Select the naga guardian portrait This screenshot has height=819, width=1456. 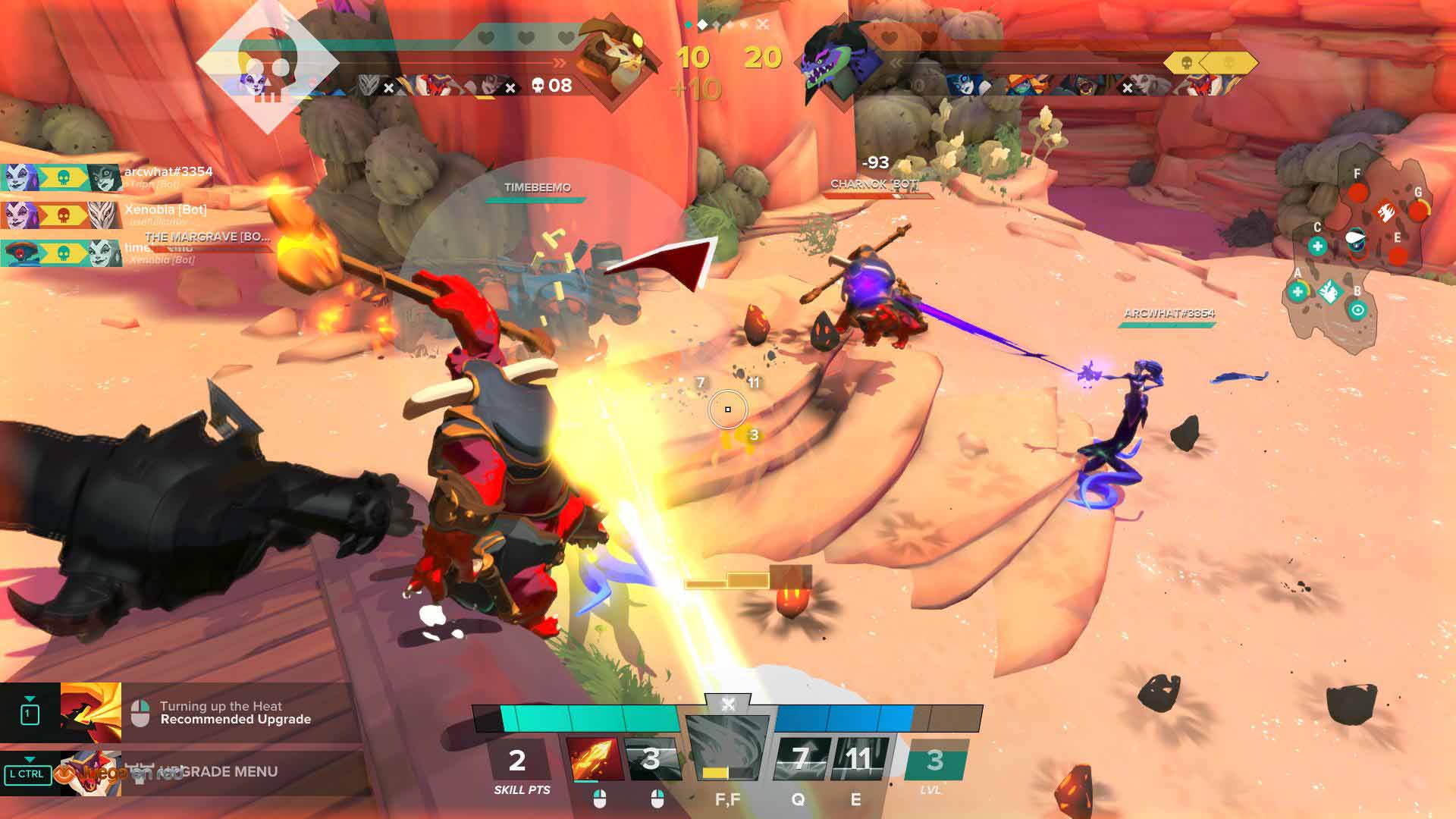842,58
